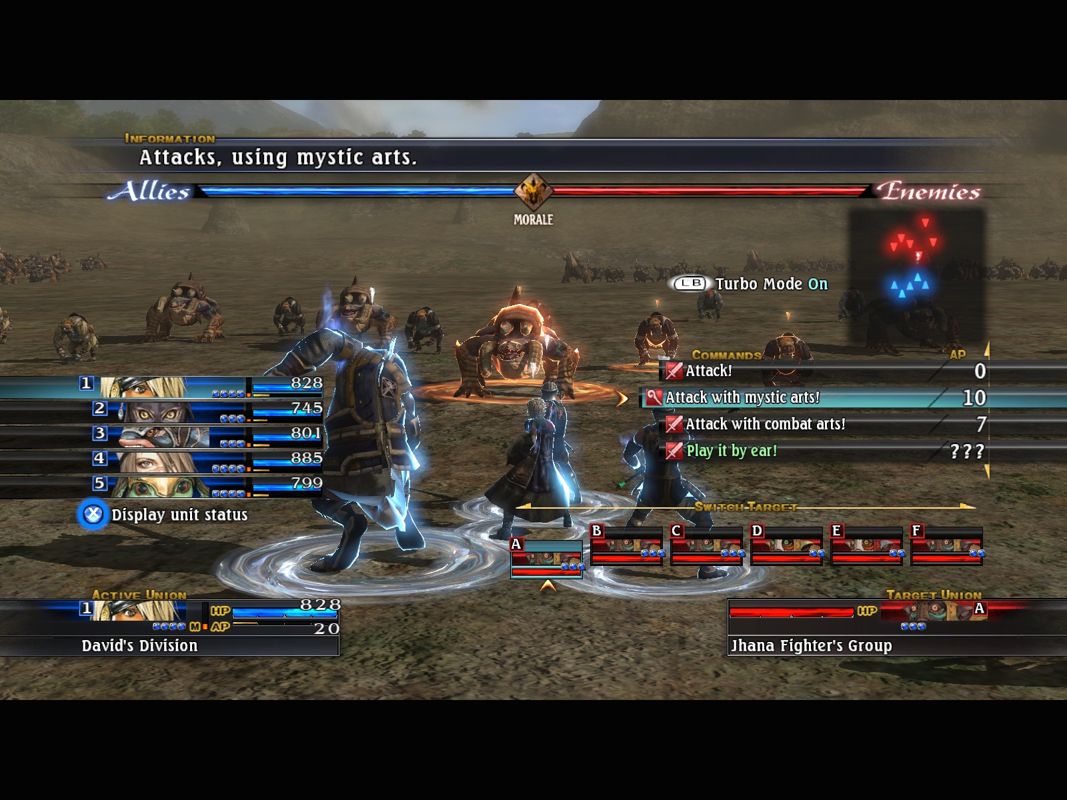Select allied union 1 row
Viewport: 1067px width, 800px height.
200,386
